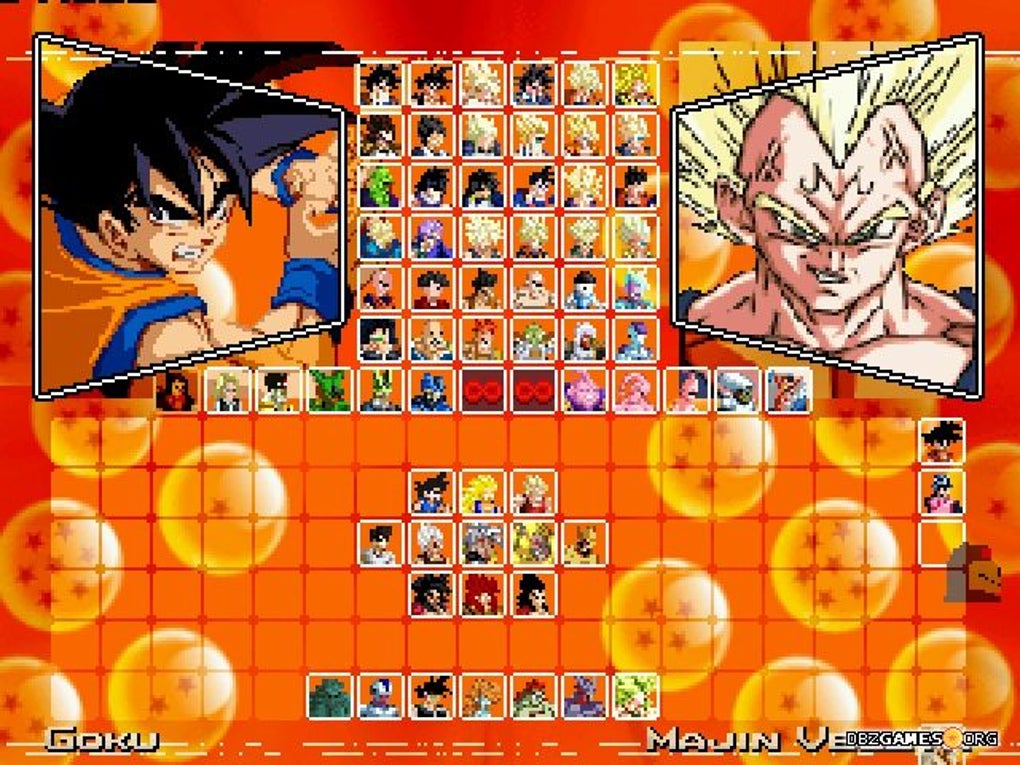Select the red-haired Super Saiyan 4 tile
The image size is (1020, 765).
[483, 594]
